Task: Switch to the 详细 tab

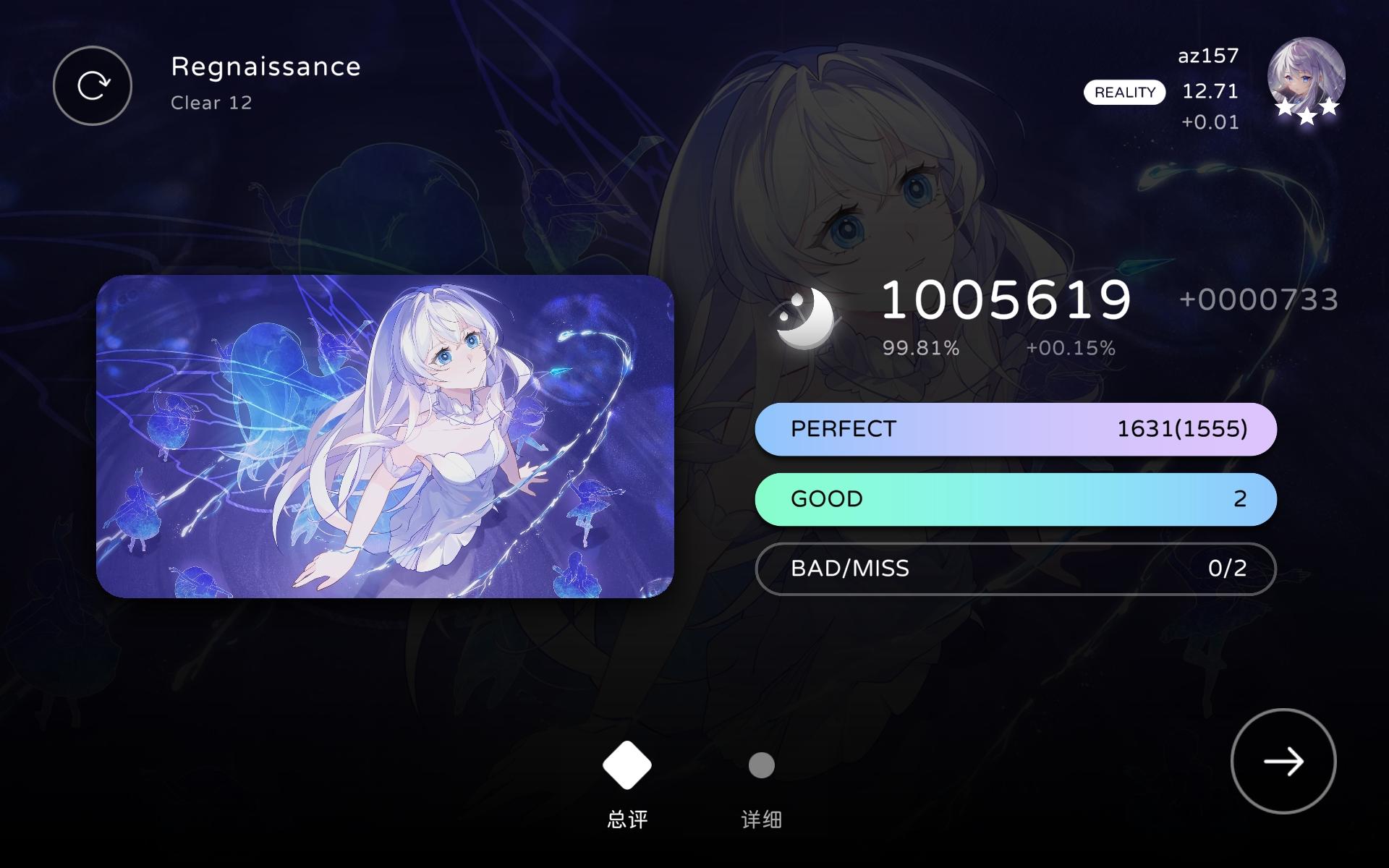Action: (x=761, y=819)
